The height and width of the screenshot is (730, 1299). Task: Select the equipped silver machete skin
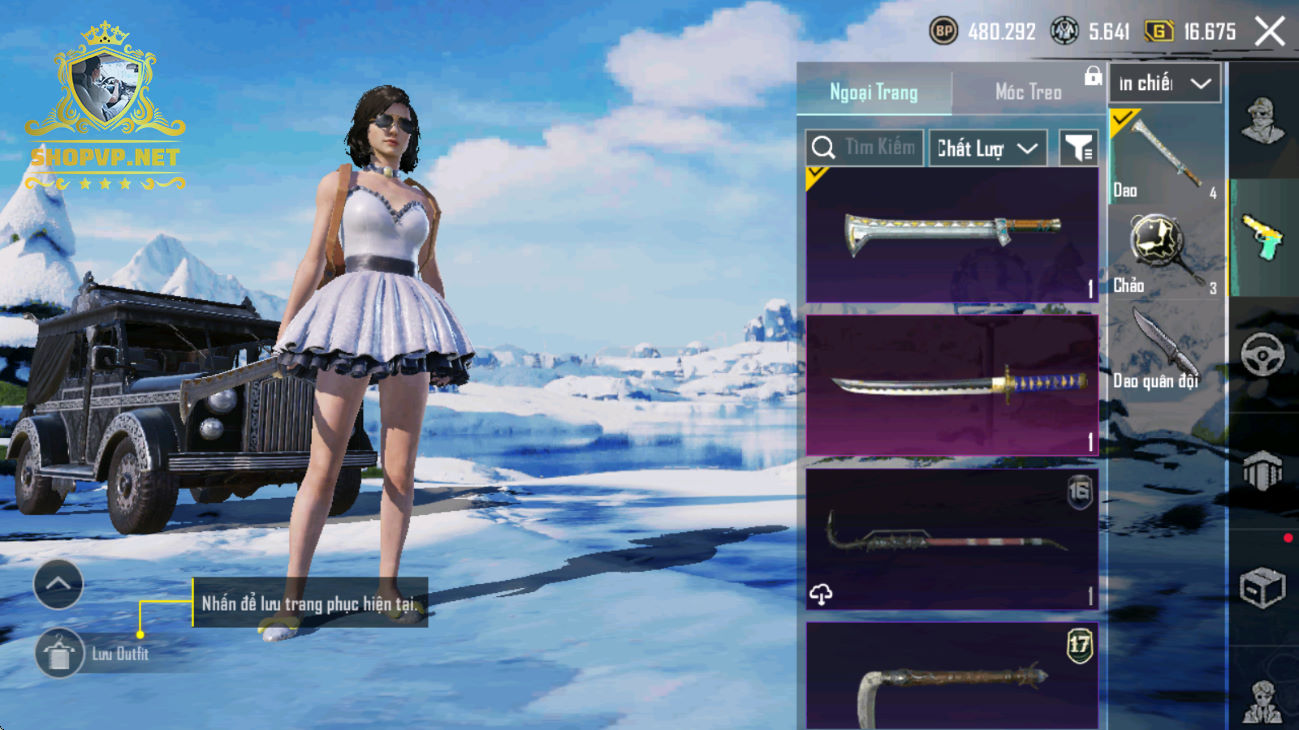point(951,235)
